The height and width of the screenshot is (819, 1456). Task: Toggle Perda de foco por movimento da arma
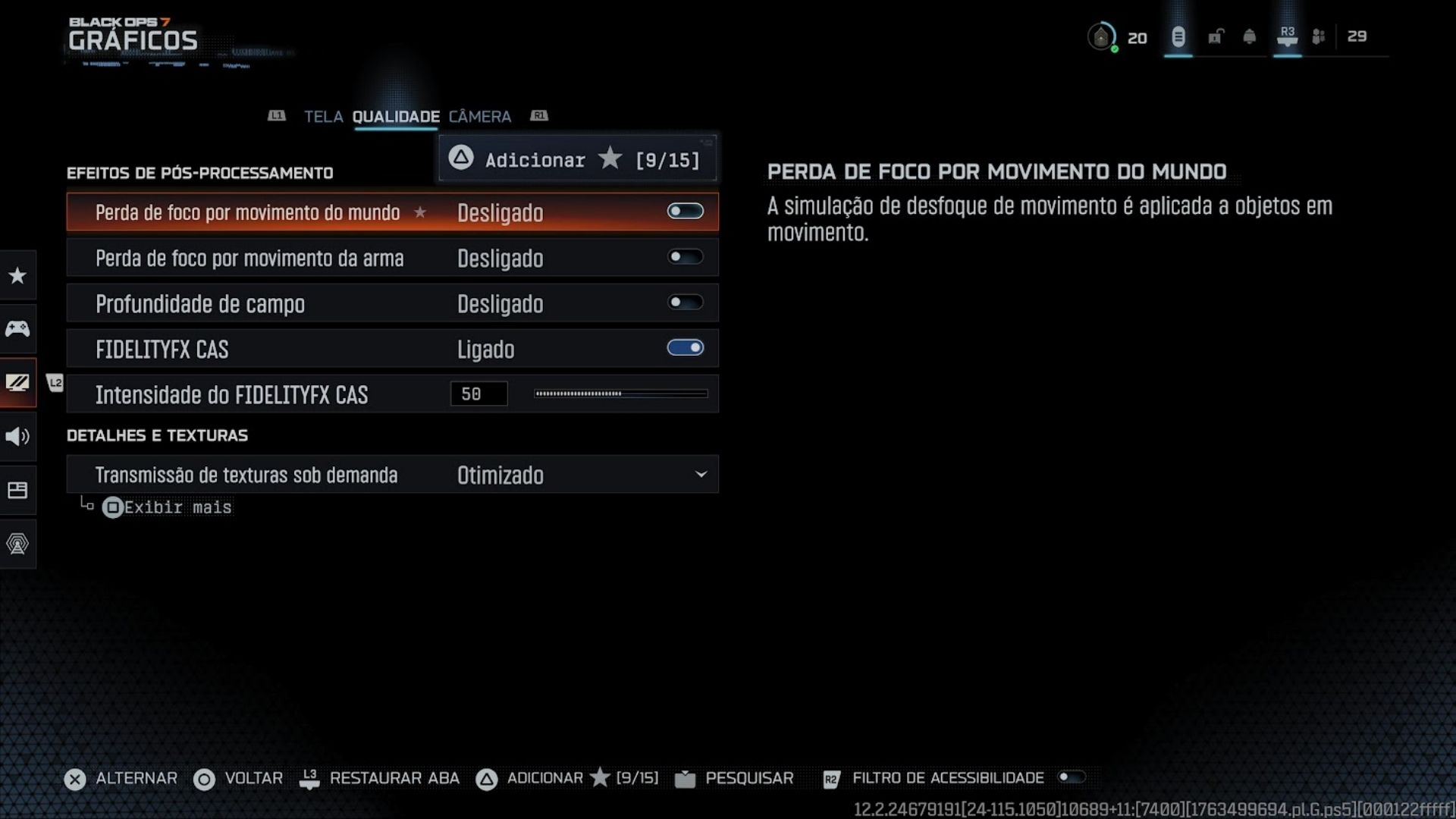click(685, 257)
